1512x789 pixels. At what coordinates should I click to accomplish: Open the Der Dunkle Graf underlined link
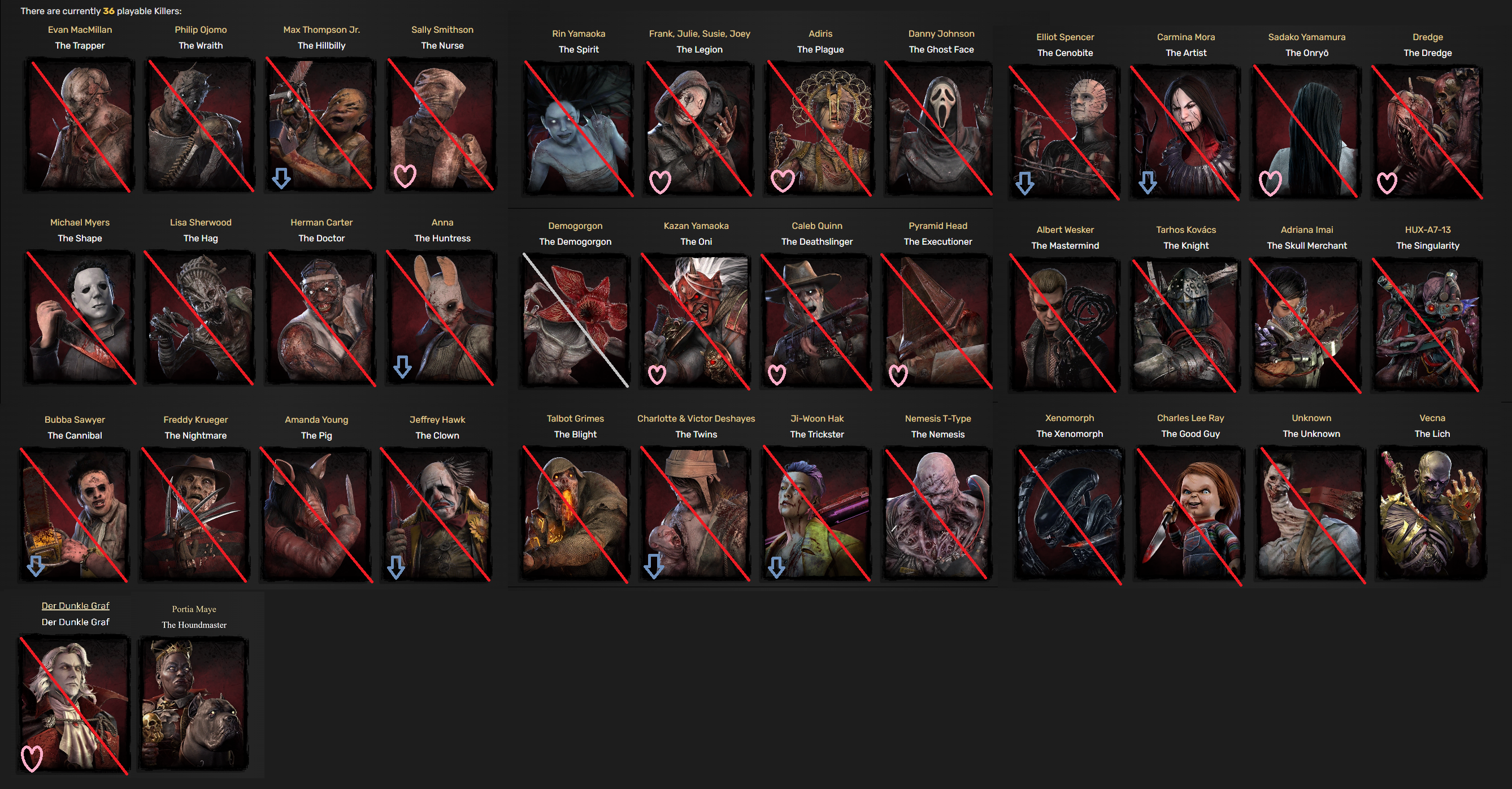75,605
